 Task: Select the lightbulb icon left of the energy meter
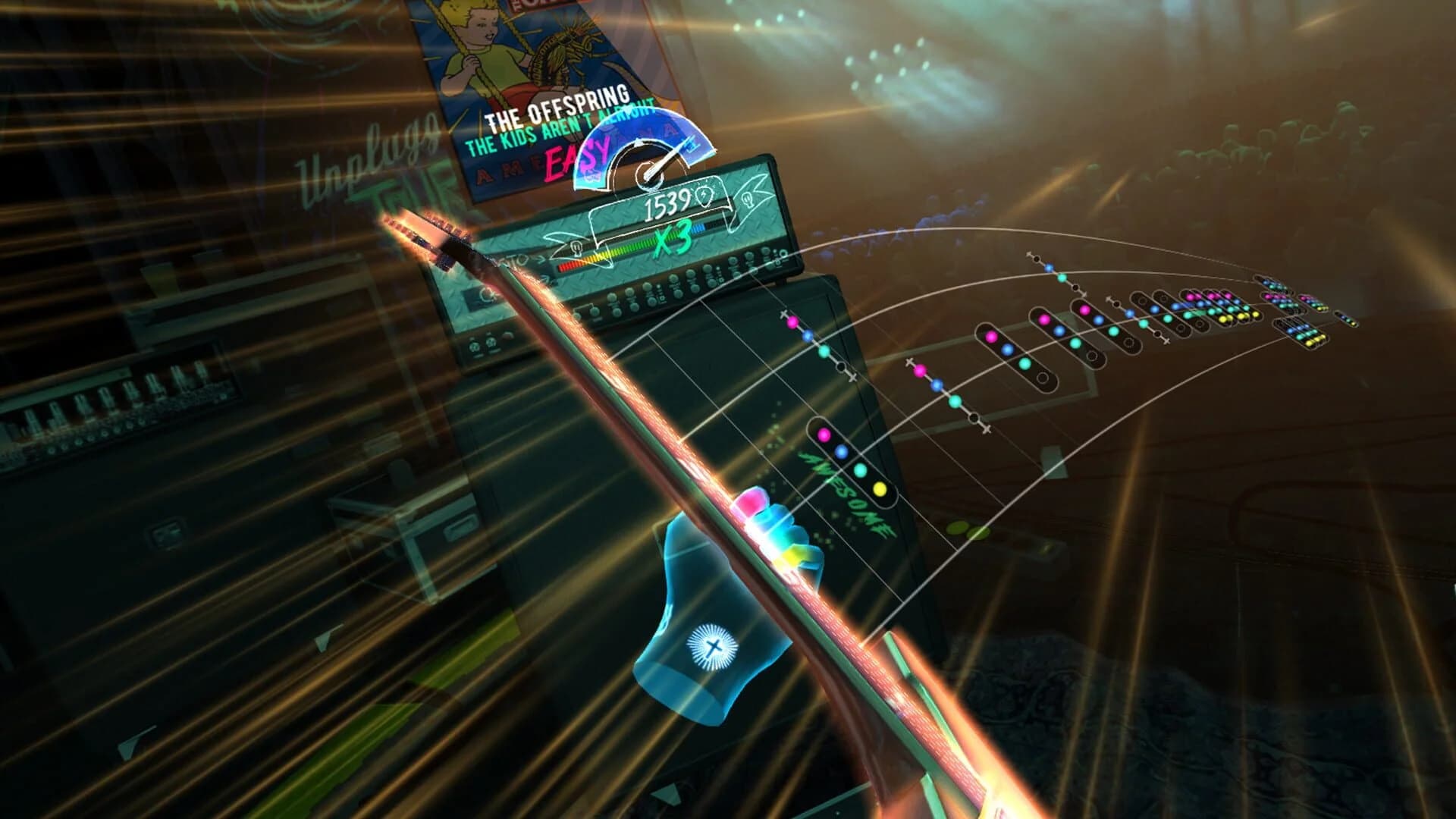(576, 249)
